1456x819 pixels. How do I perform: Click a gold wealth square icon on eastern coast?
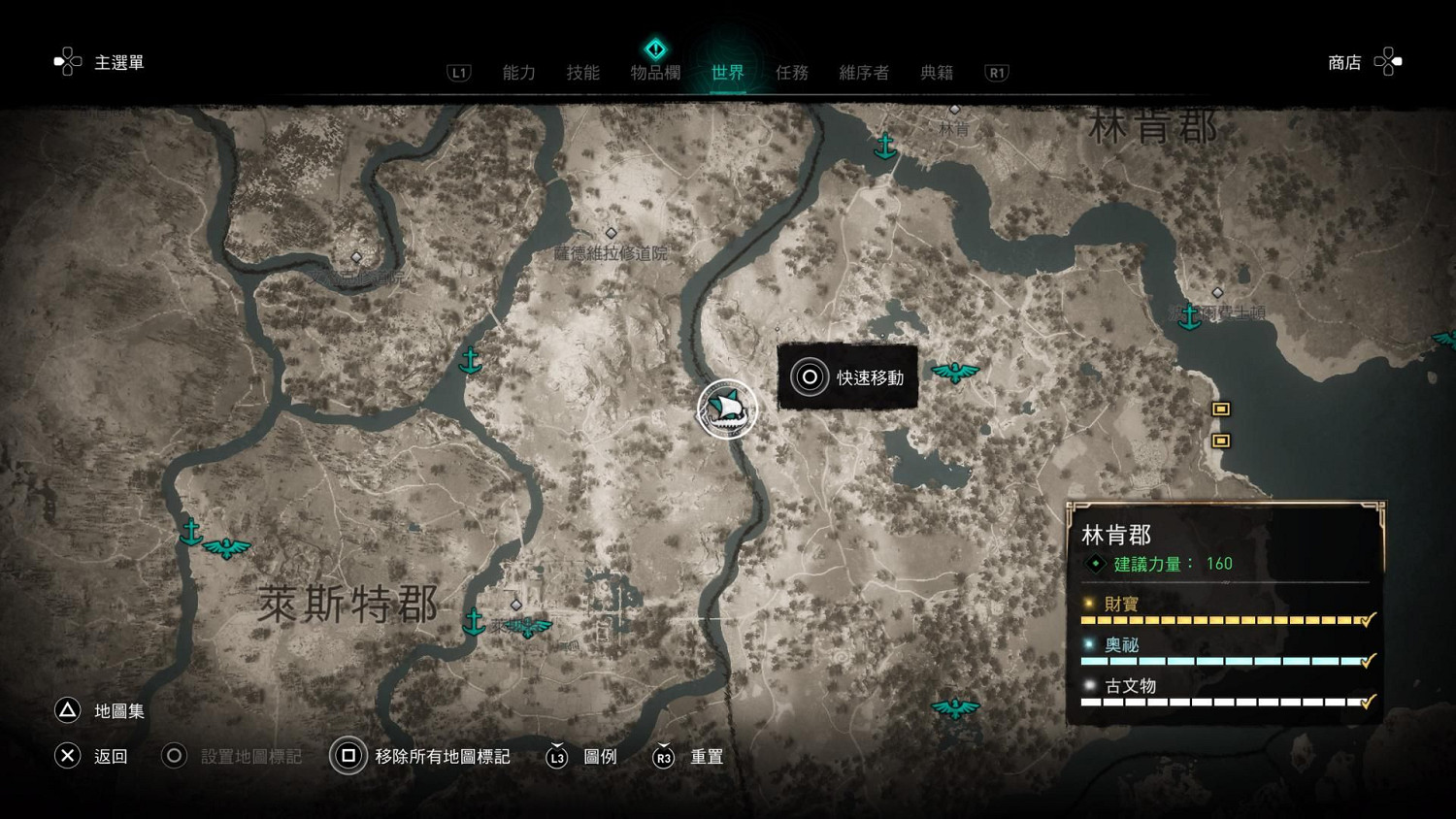[x=1220, y=409]
